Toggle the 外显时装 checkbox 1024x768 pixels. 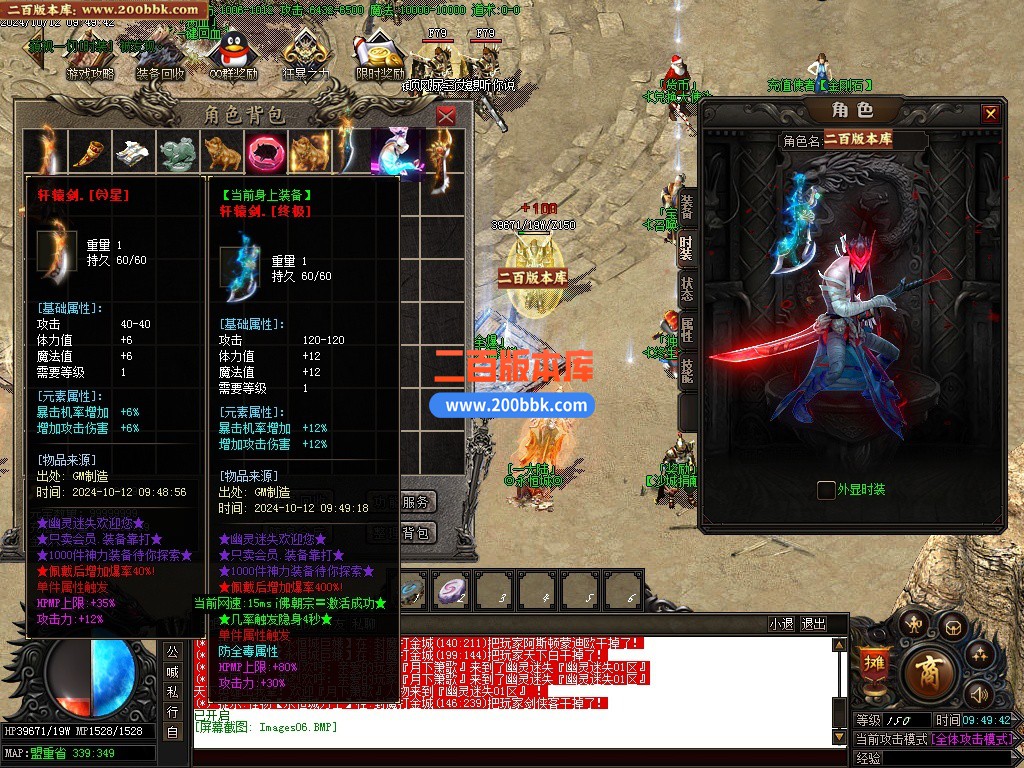(x=826, y=490)
